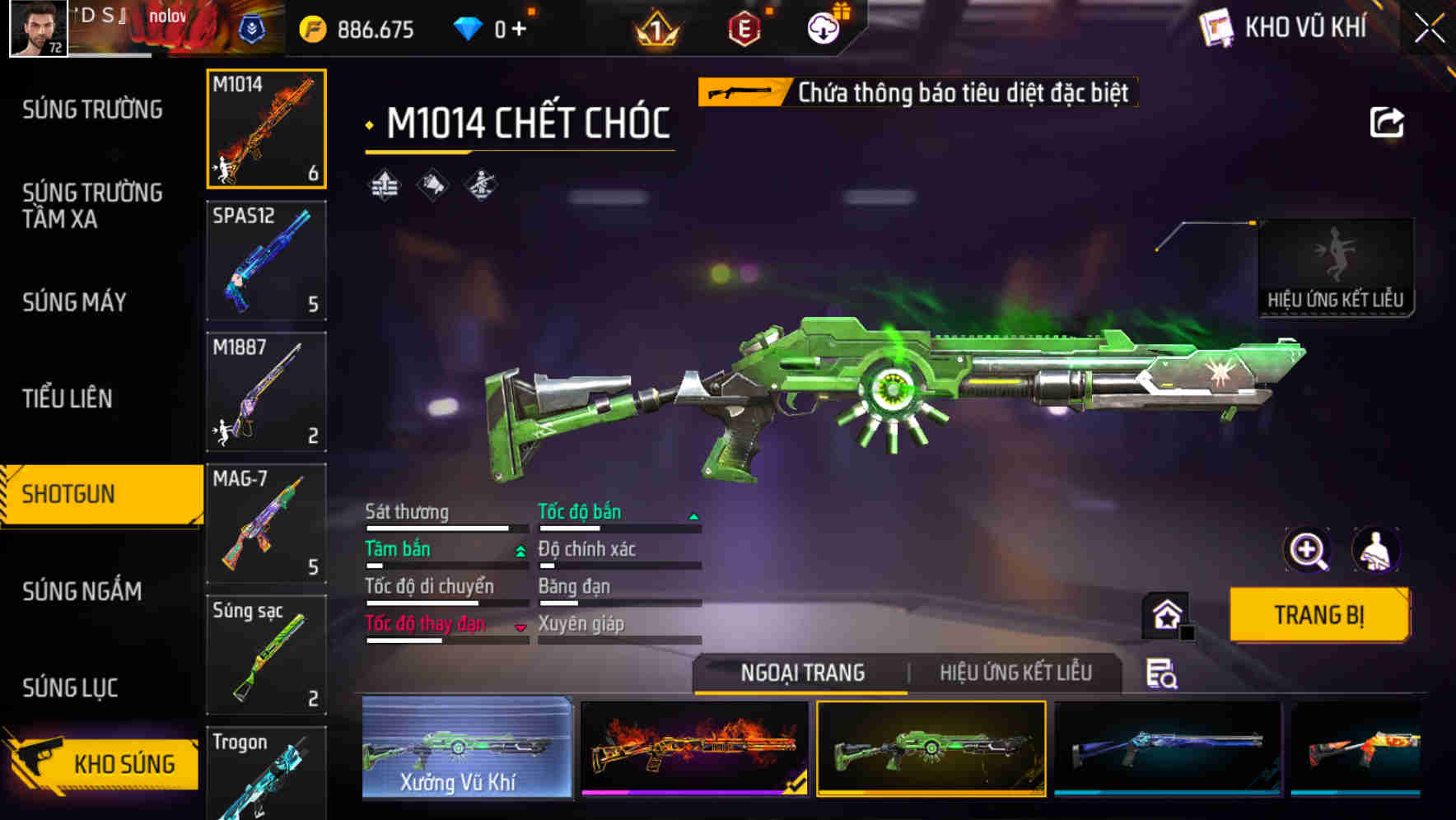Select the M1014 weapon tile
1456x820 pixels.
click(266, 128)
